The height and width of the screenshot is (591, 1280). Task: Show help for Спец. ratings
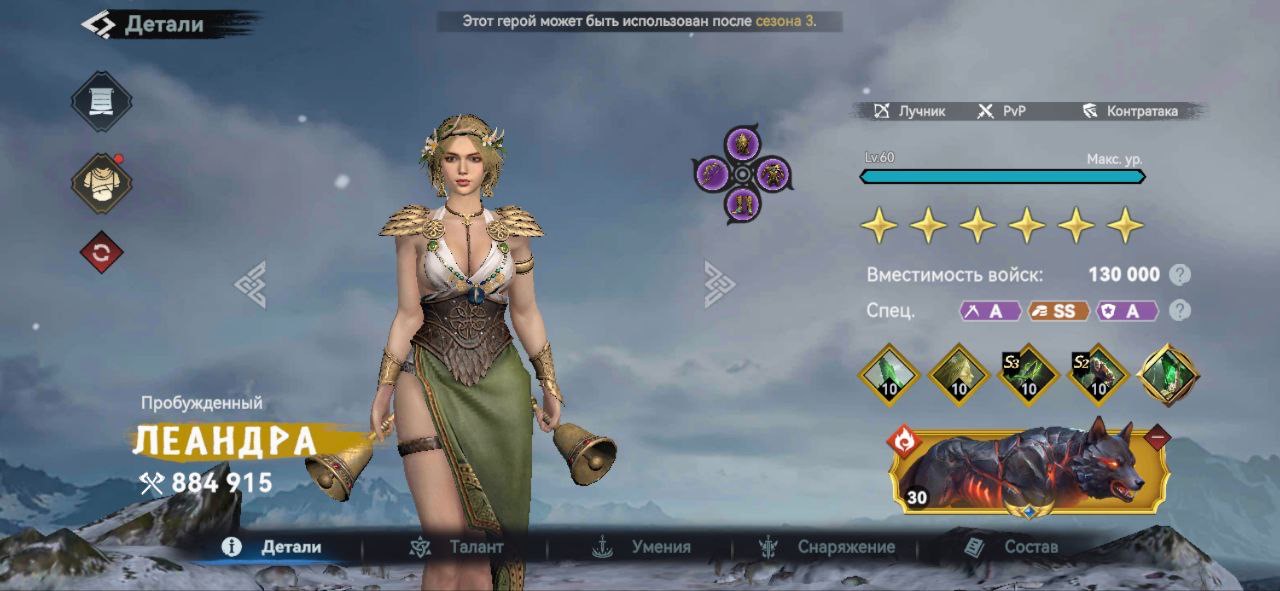pos(1181,310)
